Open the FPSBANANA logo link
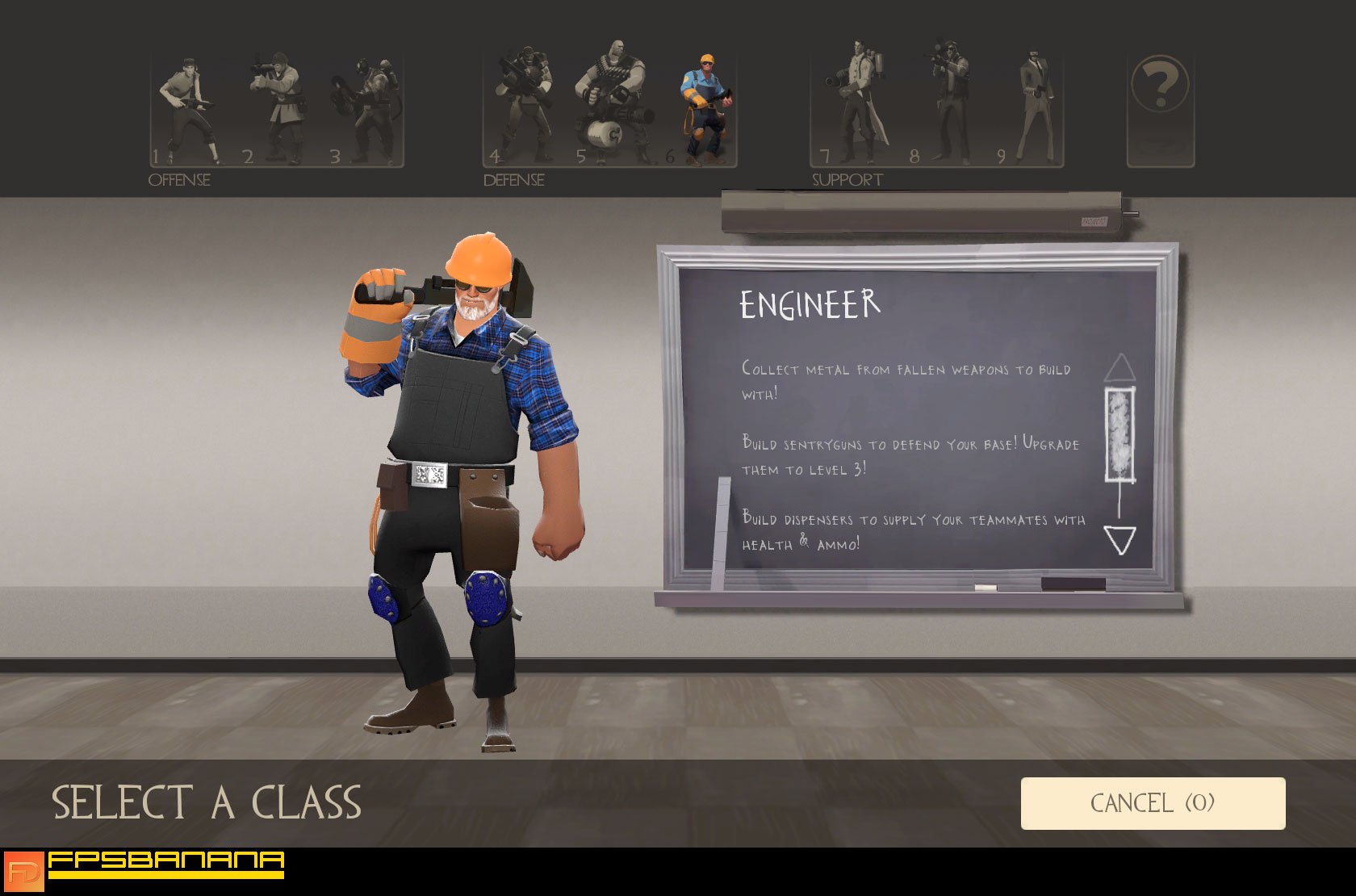 145,872
